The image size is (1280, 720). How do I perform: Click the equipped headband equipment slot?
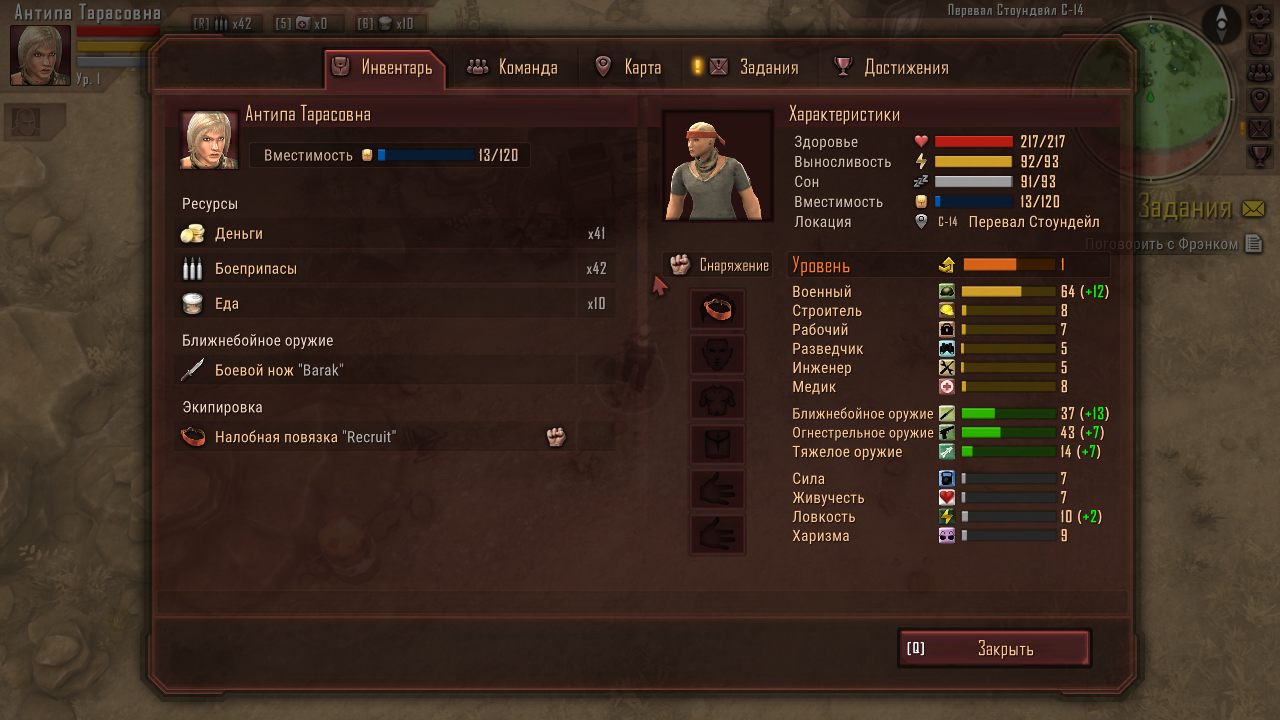pos(717,310)
